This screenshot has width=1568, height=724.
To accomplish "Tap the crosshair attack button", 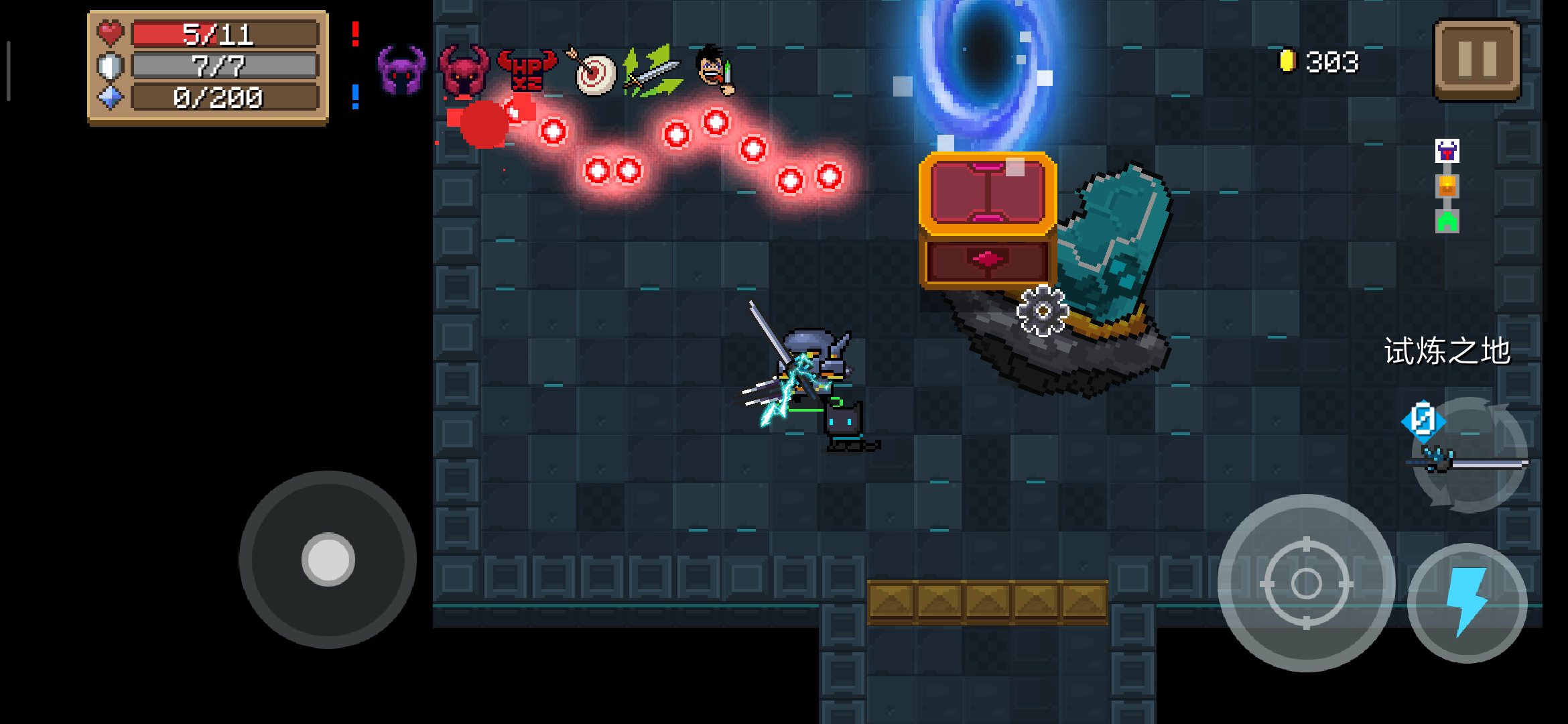I will point(1306,583).
